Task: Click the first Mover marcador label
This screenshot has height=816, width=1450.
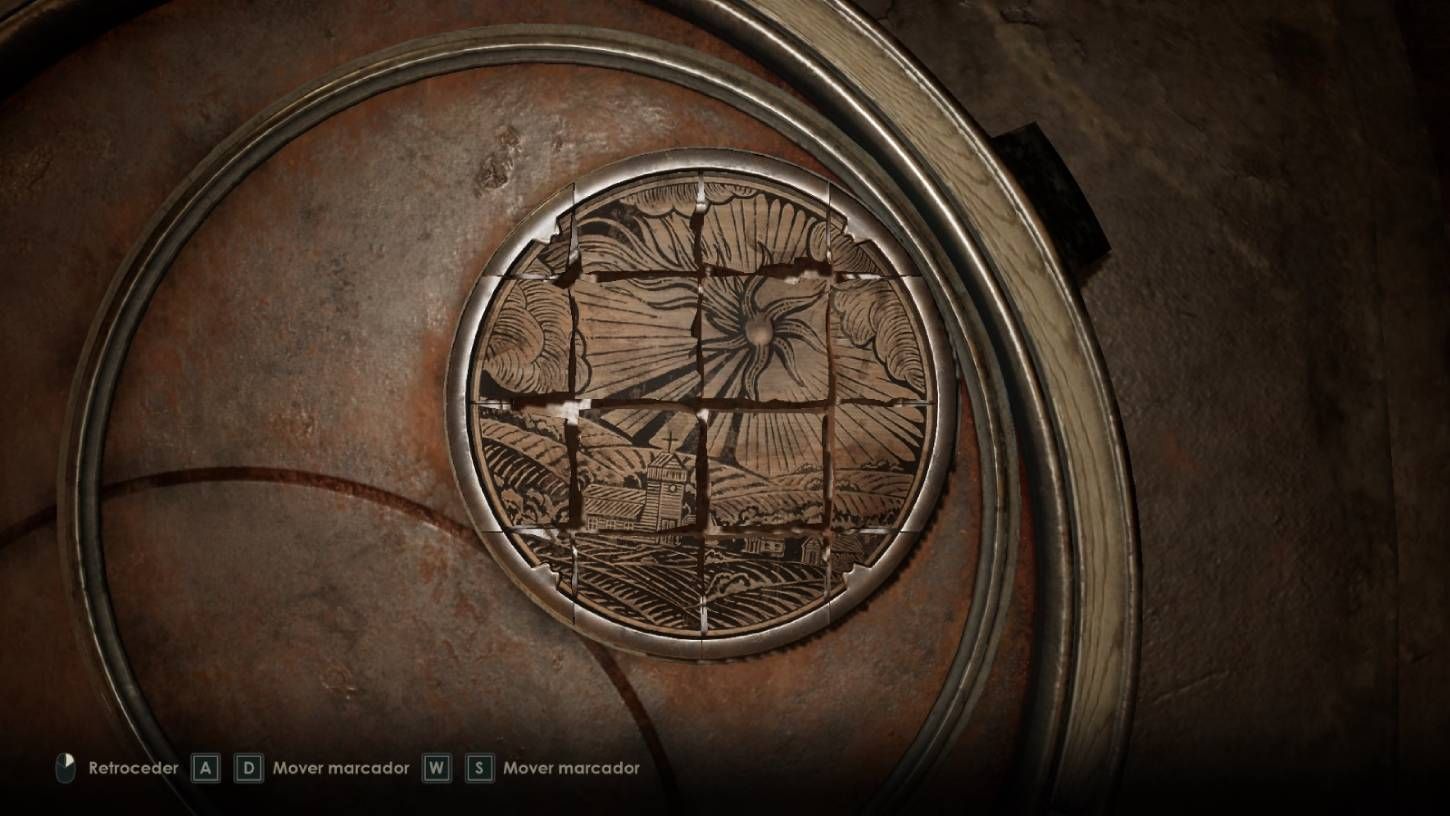Action: (344, 768)
